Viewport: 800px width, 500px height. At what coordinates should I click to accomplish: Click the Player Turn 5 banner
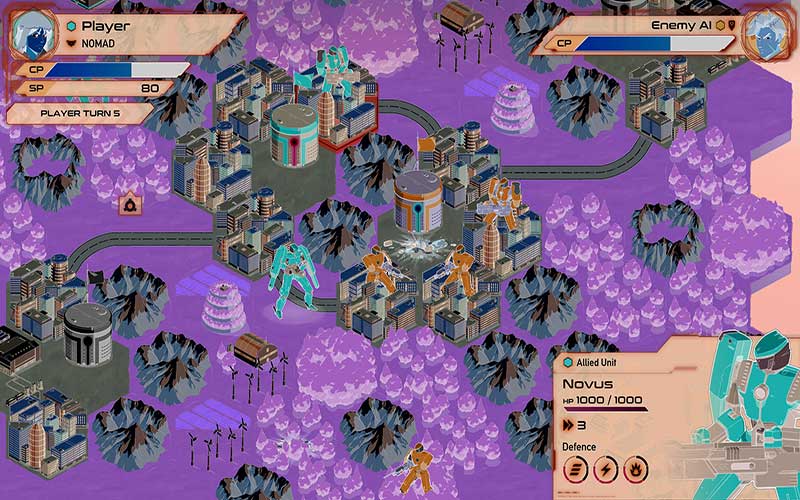[x=78, y=113]
